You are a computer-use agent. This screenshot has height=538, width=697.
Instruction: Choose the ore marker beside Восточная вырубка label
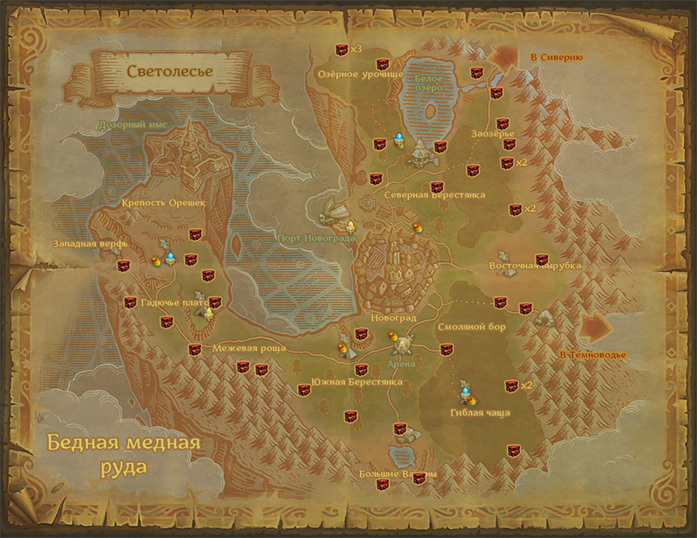coord(541,259)
